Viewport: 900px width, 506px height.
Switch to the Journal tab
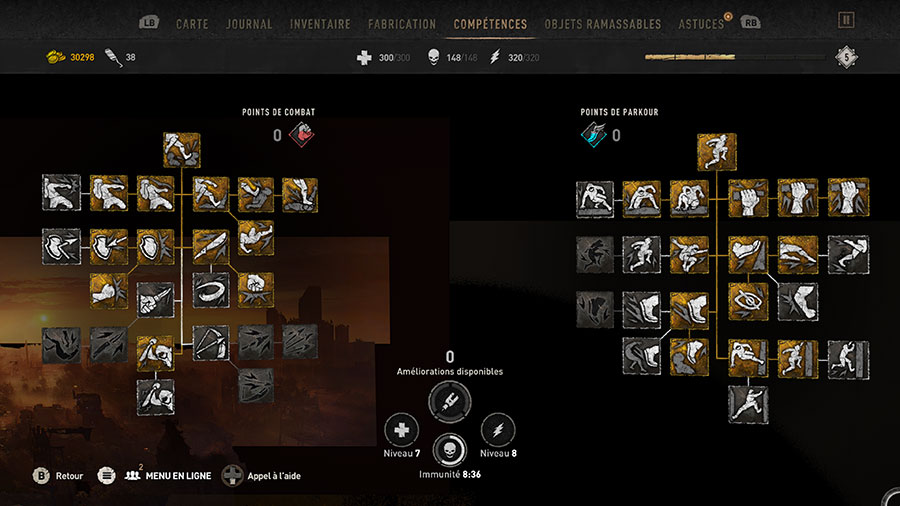pos(249,23)
